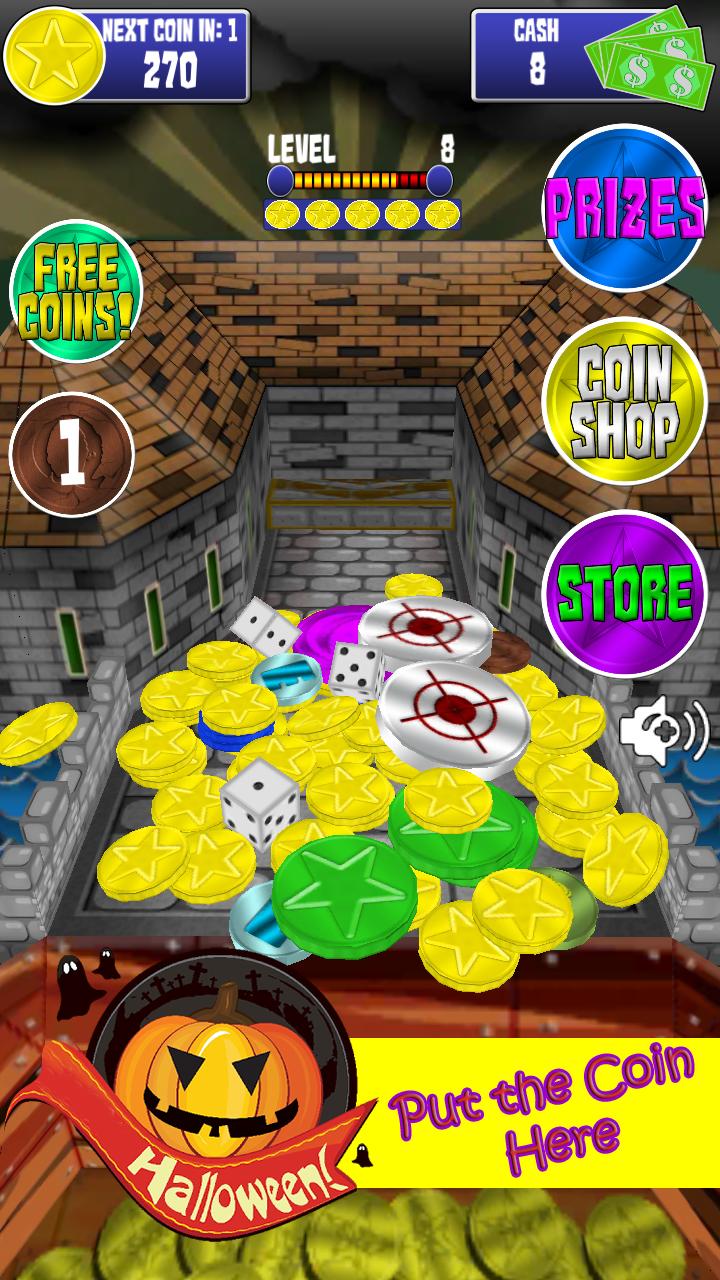This screenshot has height=1280, width=720.
Task: Open the Prizes menu
Action: [624, 207]
